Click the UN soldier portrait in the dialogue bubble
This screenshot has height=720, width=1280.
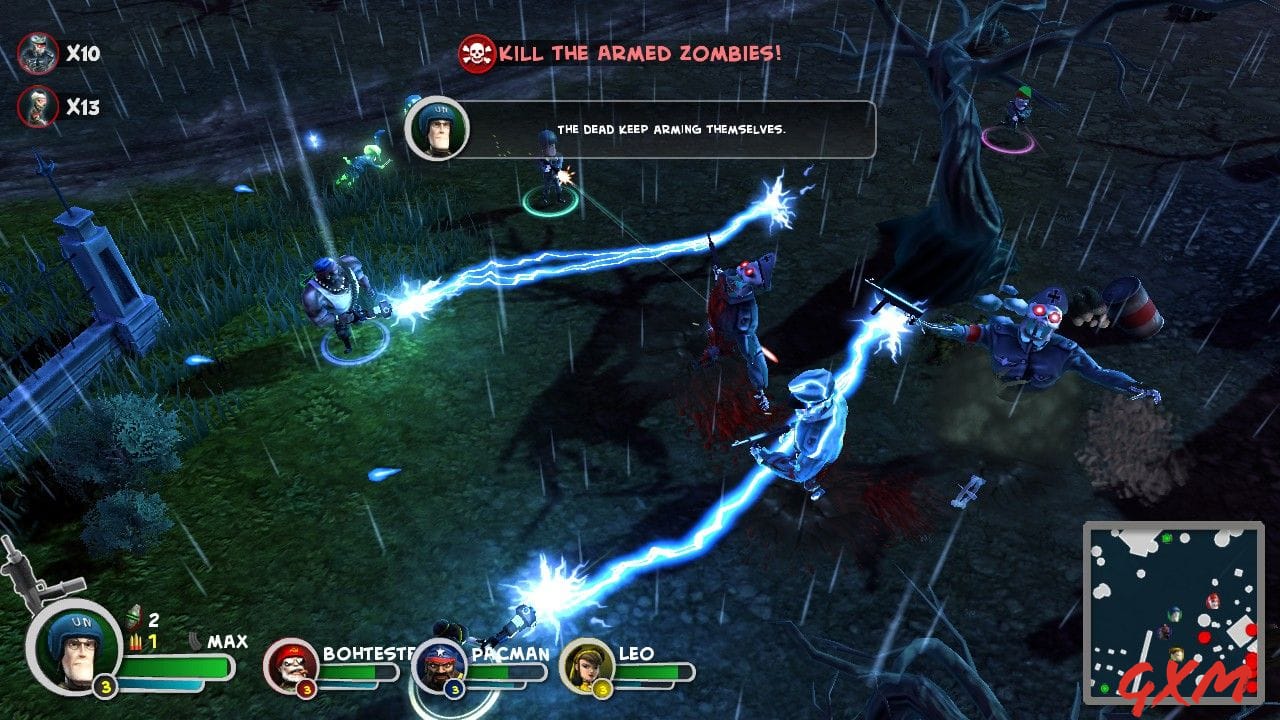tap(438, 132)
